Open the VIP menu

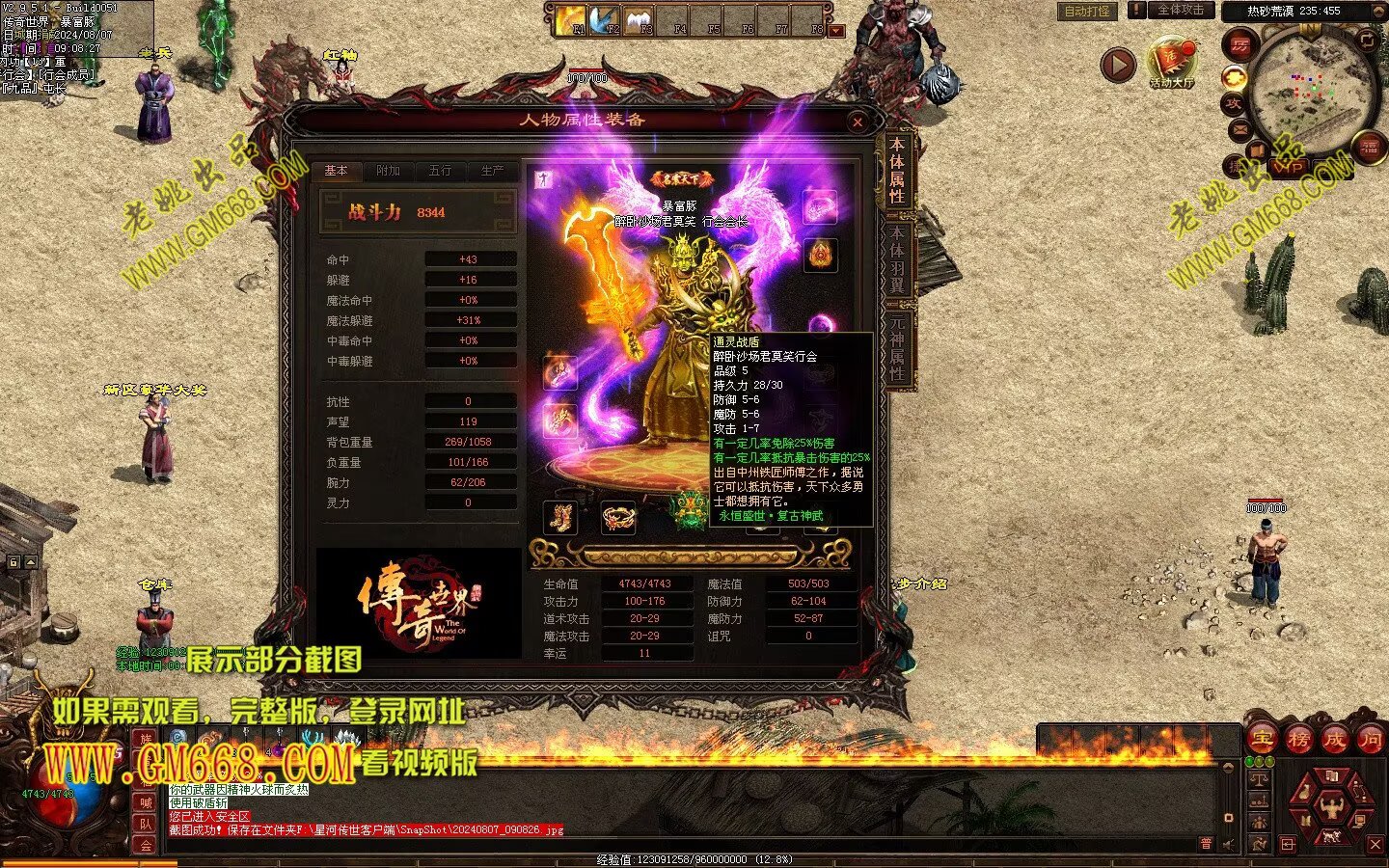pos(1291,167)
